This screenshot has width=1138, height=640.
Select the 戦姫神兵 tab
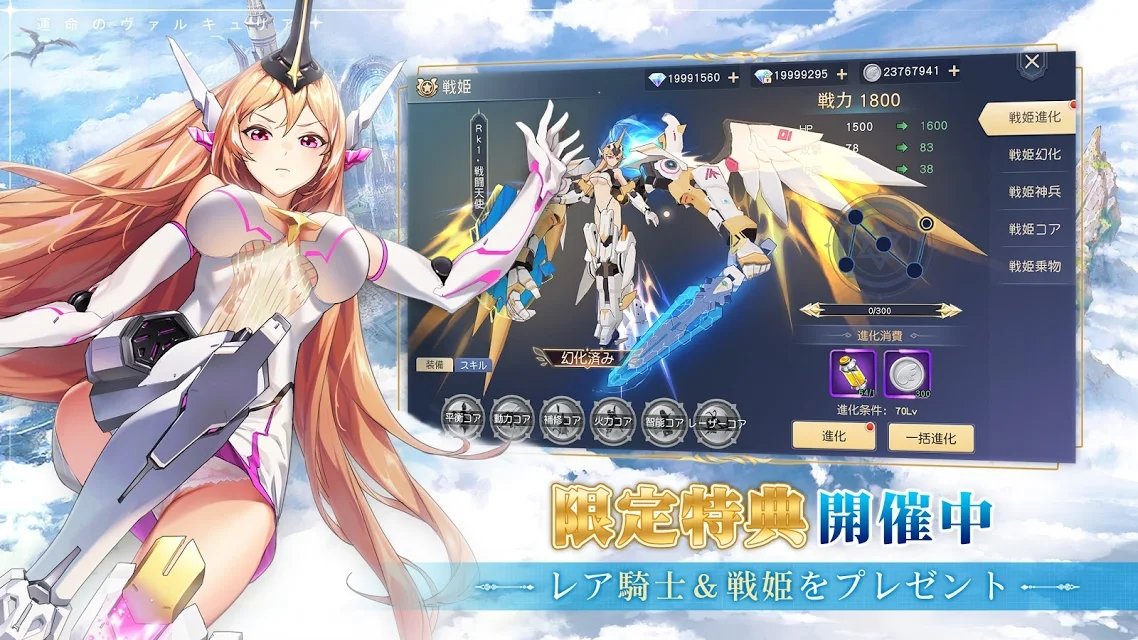[x=1034, y=192]
